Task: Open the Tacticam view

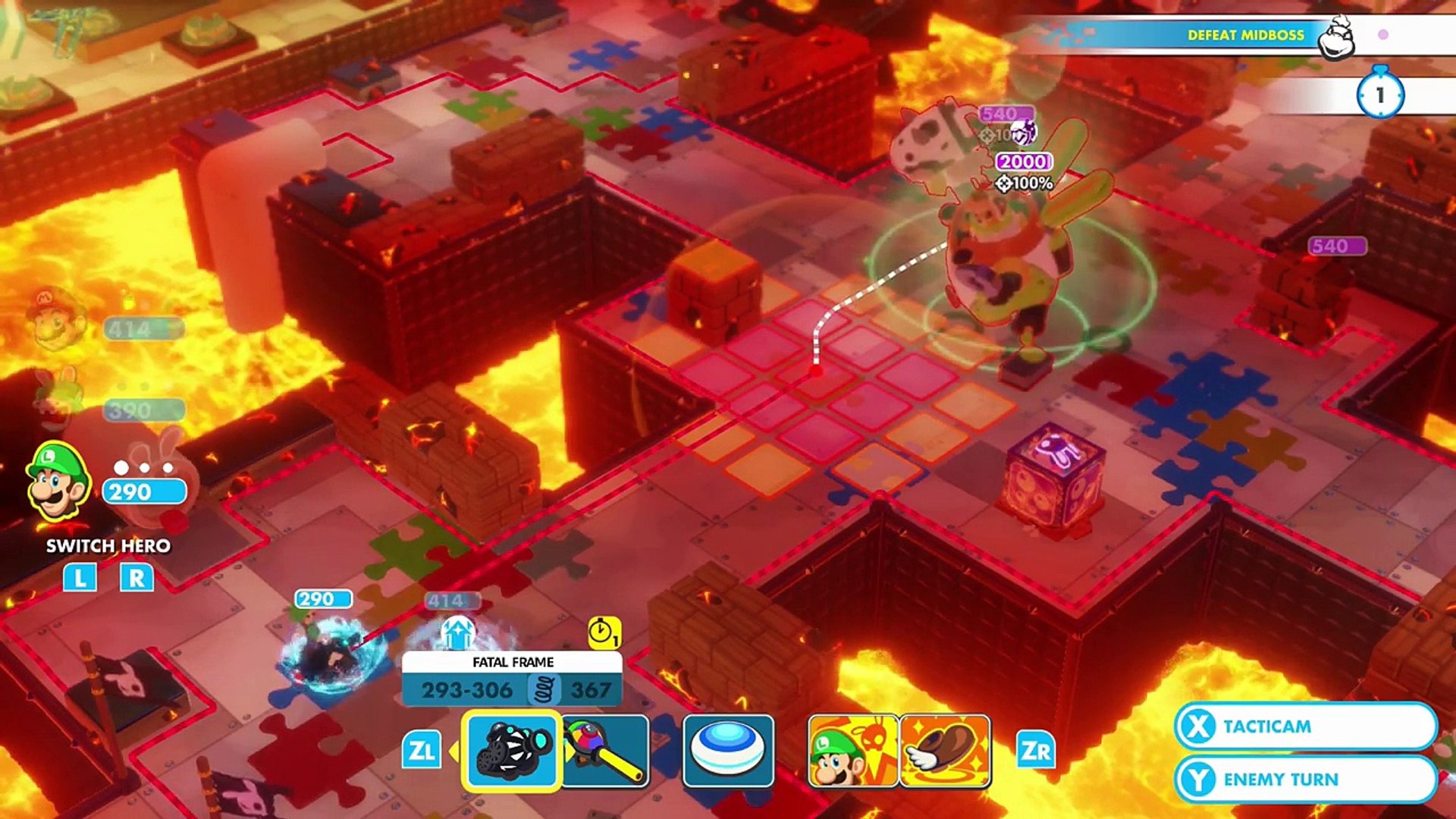Action: pyautogui.click(x=1304, y=726)
